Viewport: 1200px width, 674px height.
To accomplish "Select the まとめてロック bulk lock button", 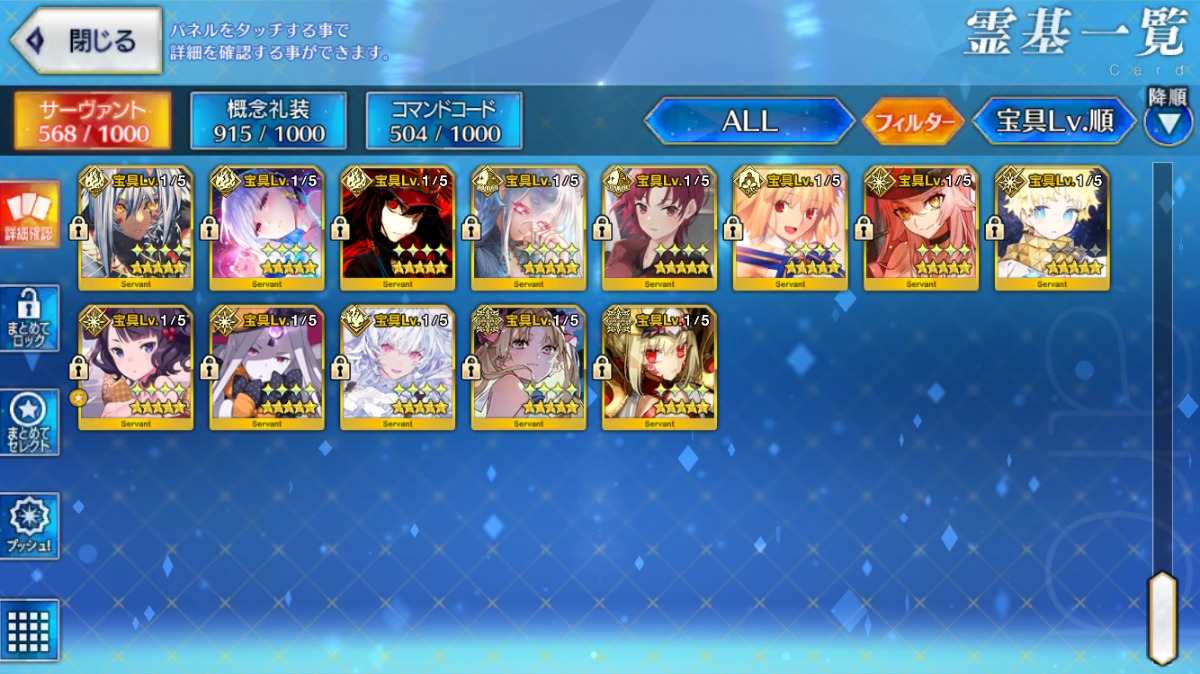I will click(x=30, y=318).
